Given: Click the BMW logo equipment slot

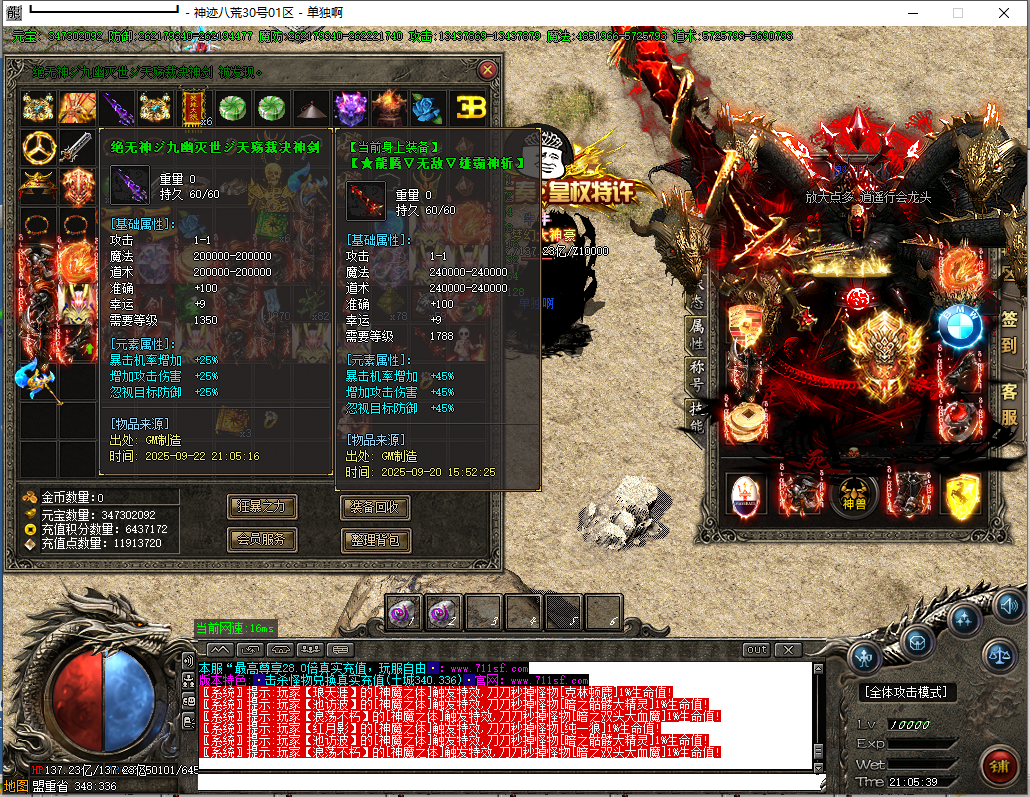Looking at the screenshot, I should click(960, 325).
